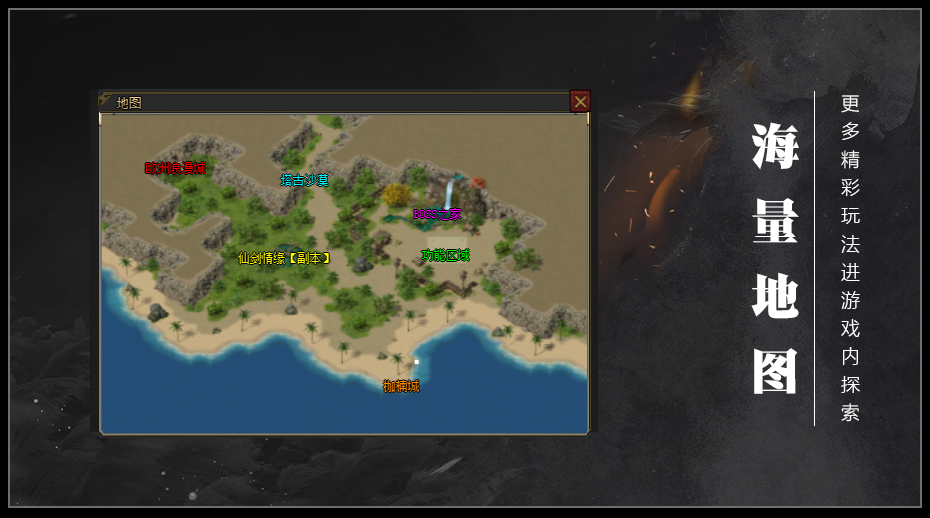Choose the purple BOSS之家 map marker
The width and height of the screenshot is (930, 518).
[438, 214]
